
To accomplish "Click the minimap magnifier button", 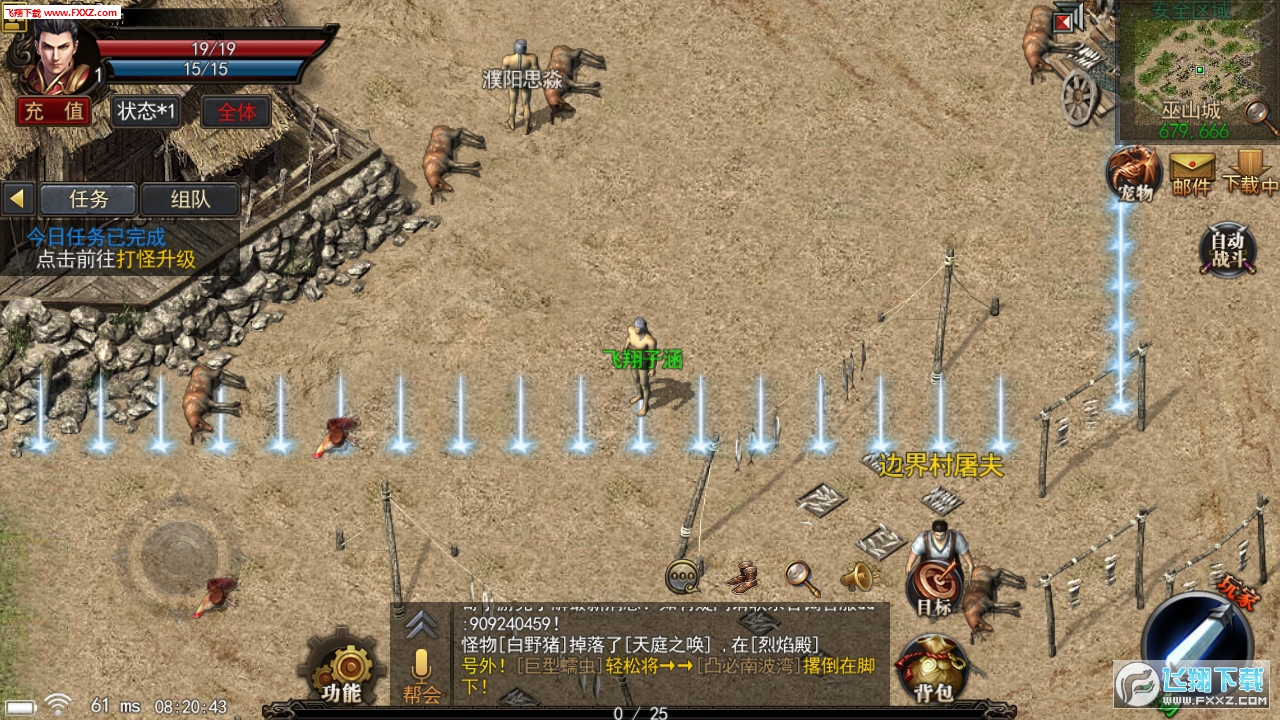I will tap(1260, 118).
